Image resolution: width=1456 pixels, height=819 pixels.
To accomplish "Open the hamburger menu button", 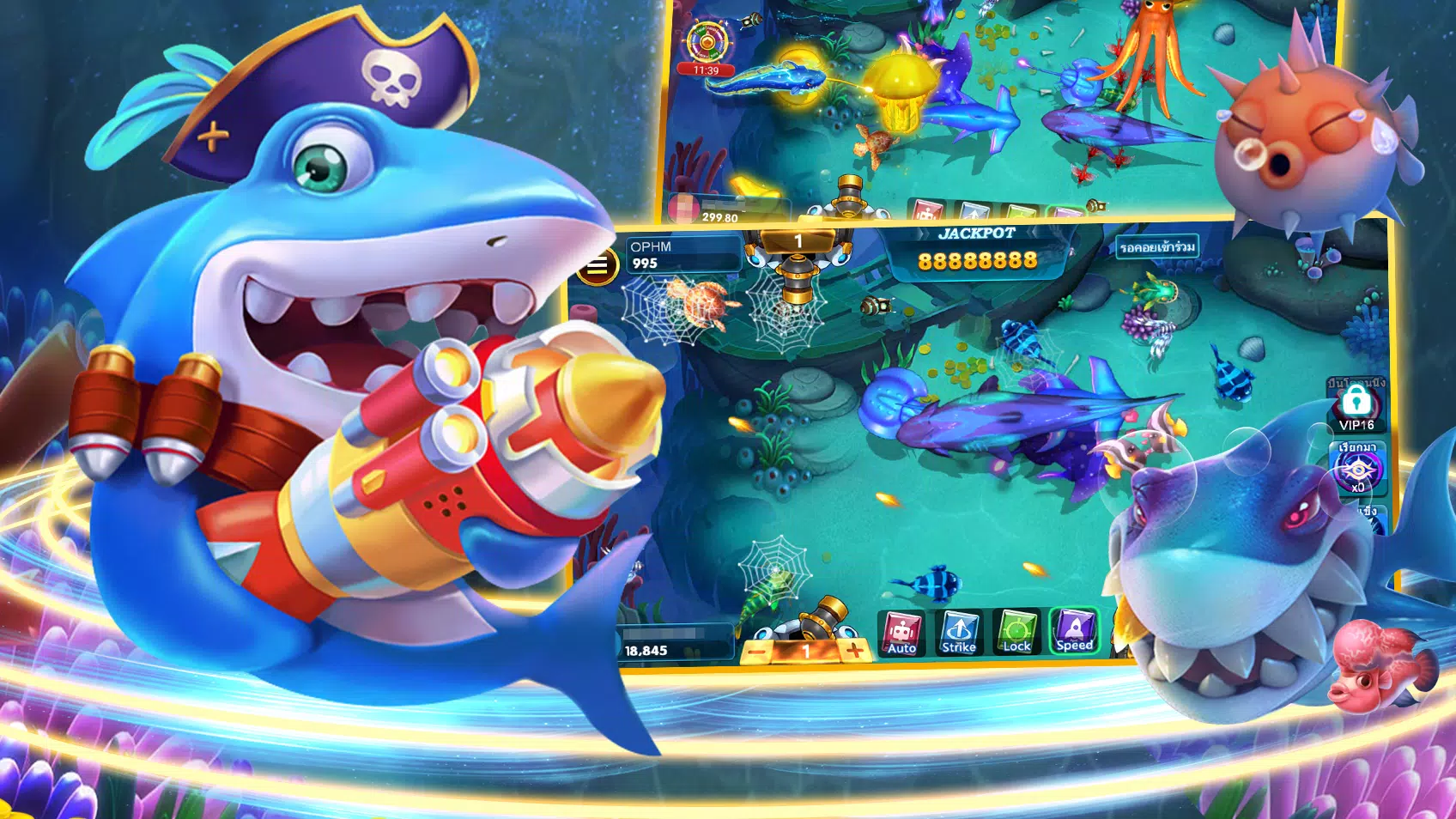I will coord(598,266).
